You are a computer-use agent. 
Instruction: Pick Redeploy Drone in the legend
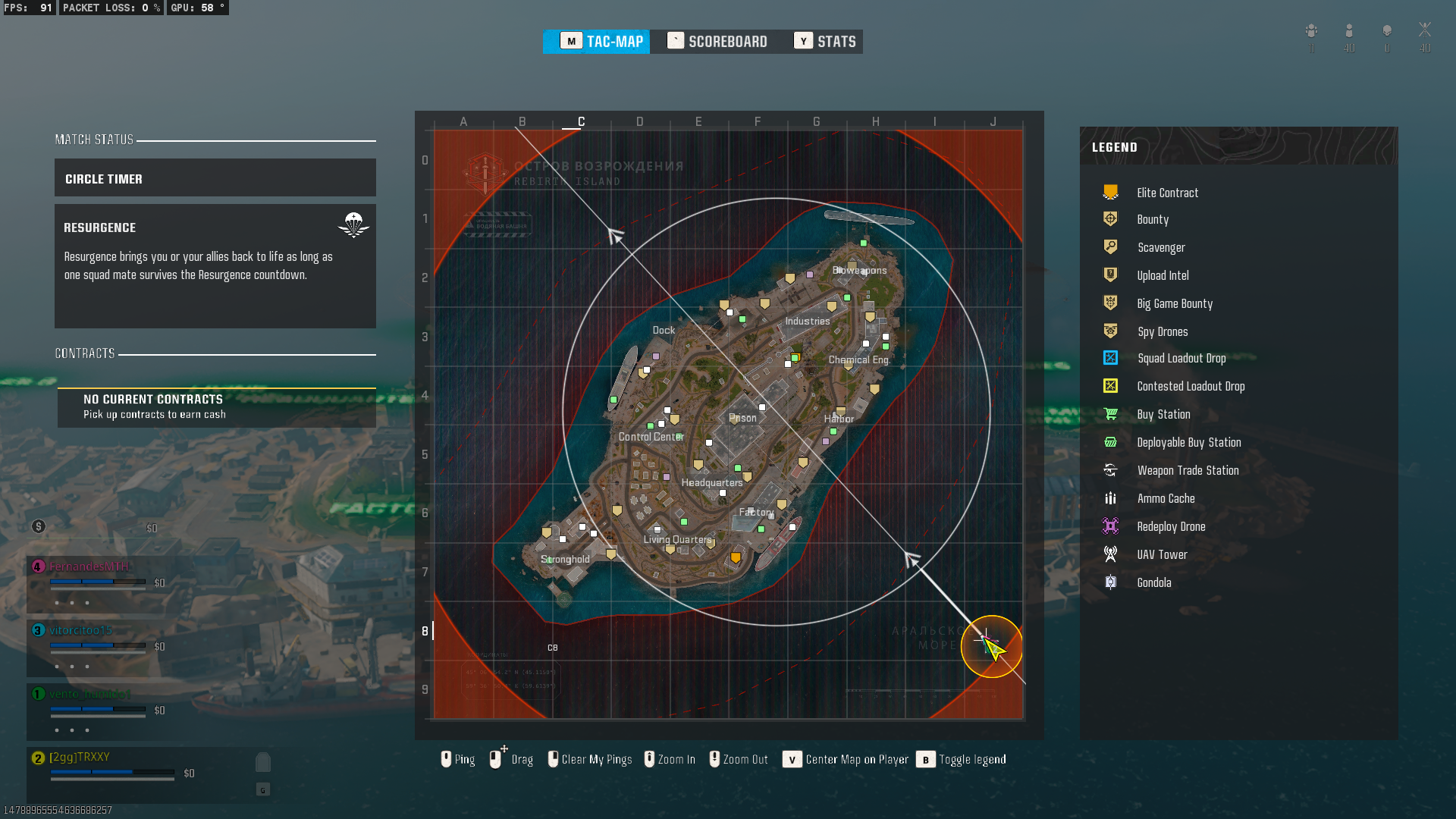(x=1171, y=527)
